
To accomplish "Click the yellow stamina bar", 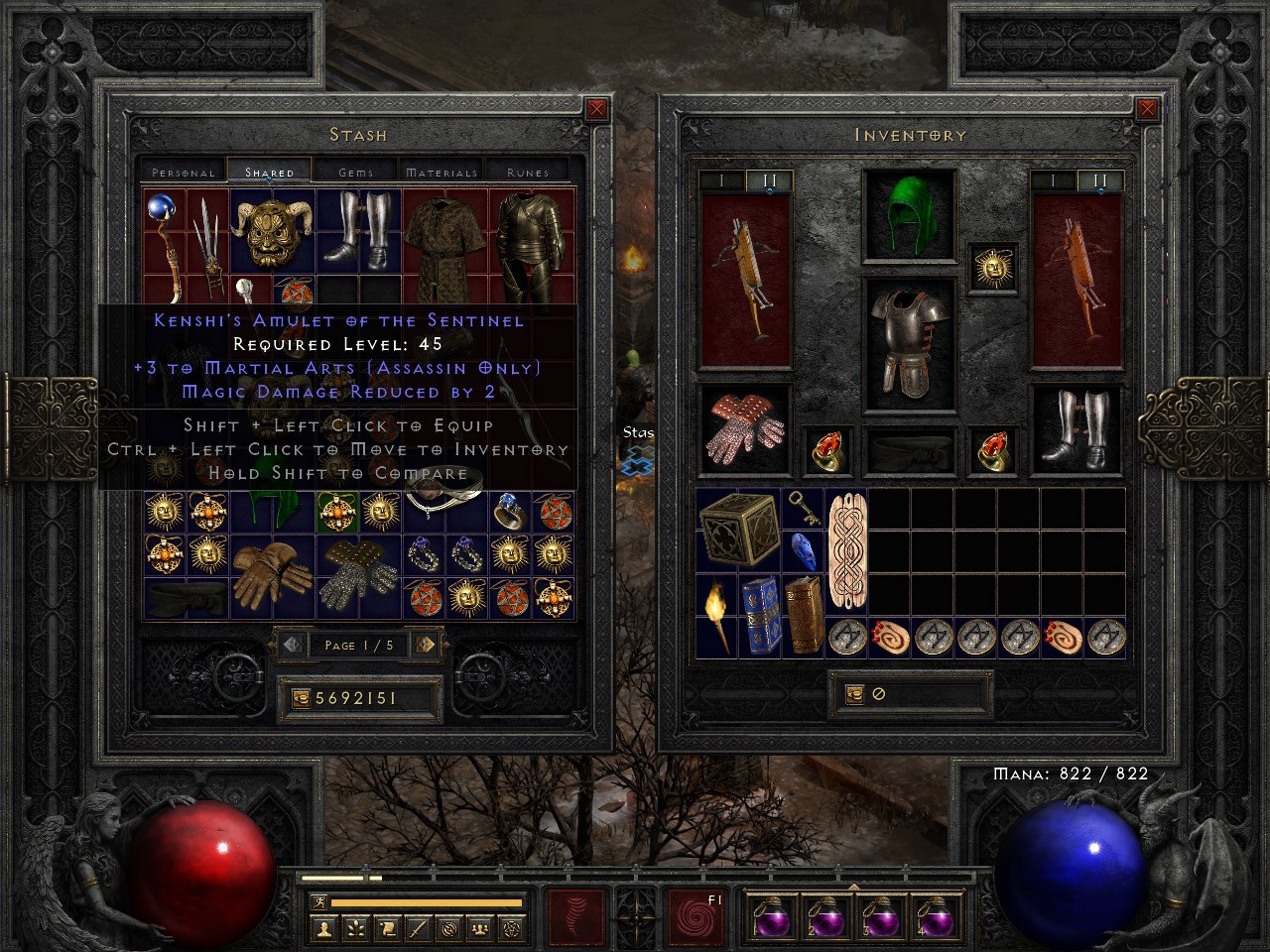I will (x=427, y=900).
